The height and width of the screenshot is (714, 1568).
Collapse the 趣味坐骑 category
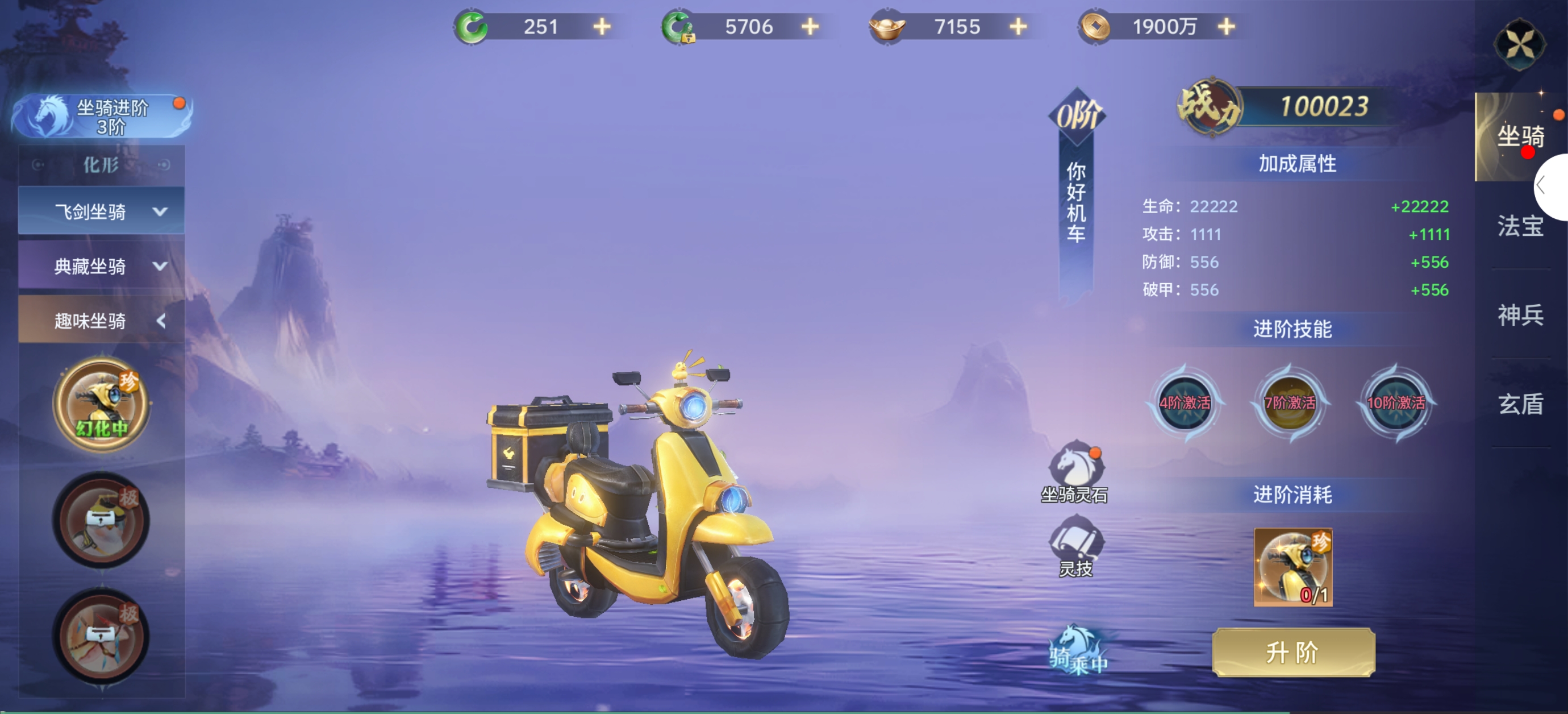click(x=102, y=321)
